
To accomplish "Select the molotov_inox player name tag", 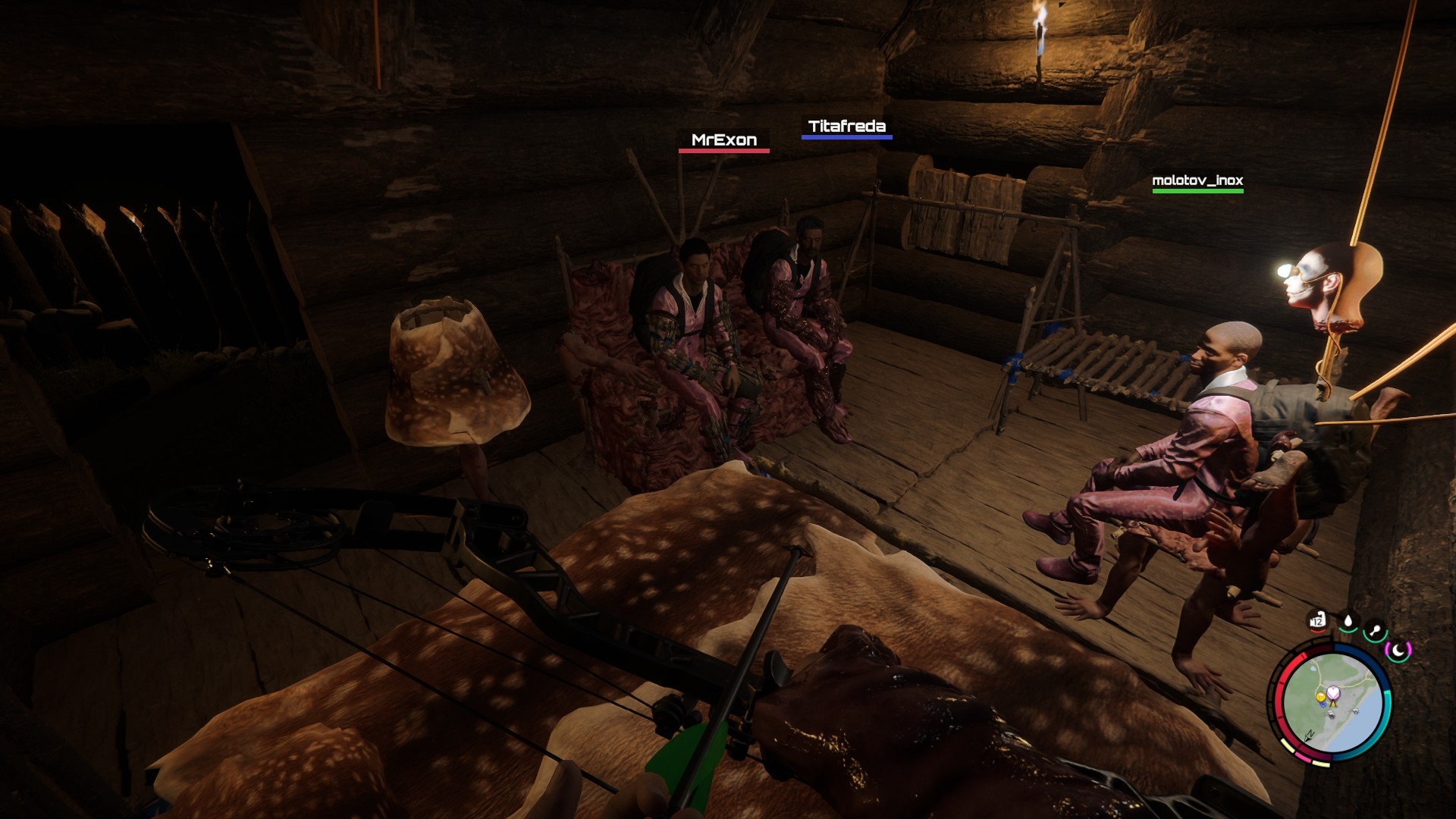I will click(x=1197, y=180).
